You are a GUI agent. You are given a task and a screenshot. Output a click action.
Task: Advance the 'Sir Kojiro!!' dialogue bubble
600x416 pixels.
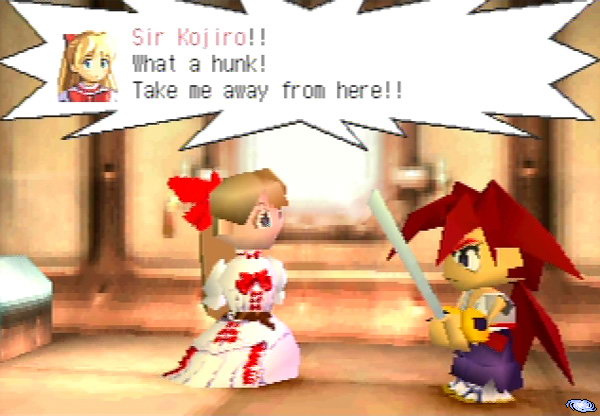(300, 68)
